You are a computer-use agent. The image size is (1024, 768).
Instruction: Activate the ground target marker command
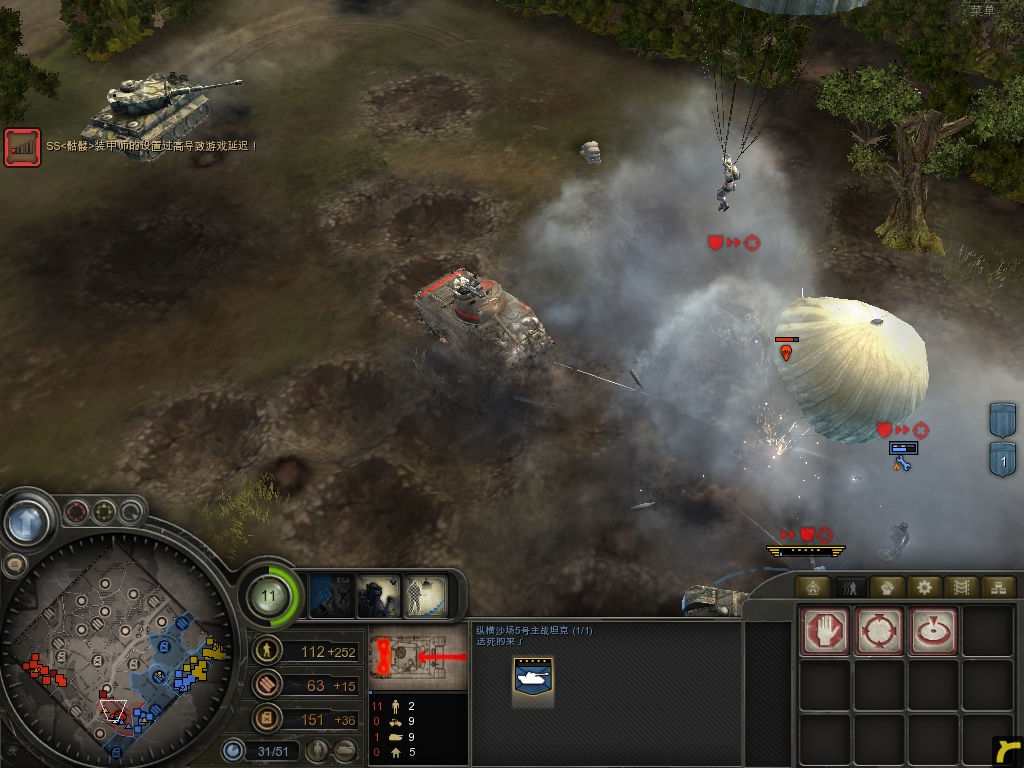point(932,631)
